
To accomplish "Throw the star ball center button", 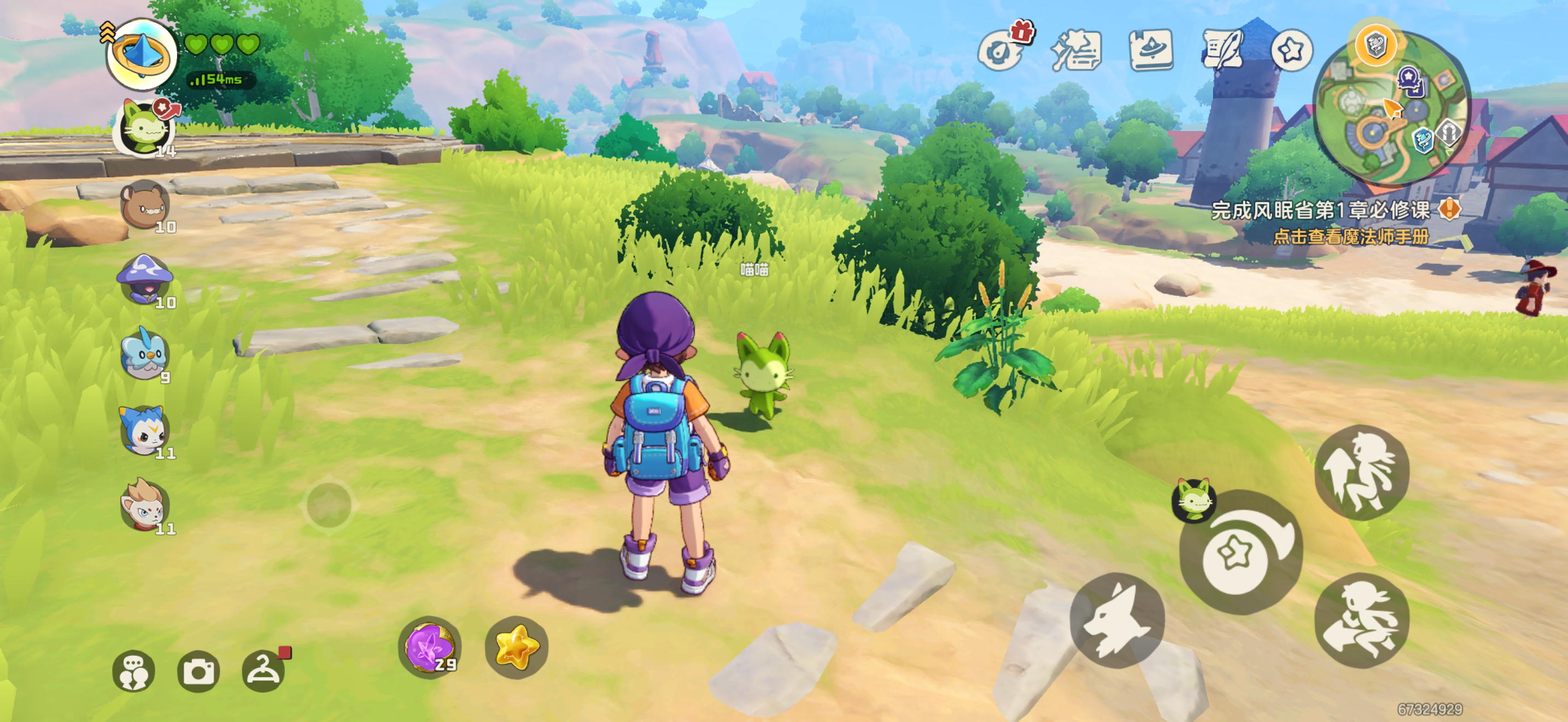I will click(1236, 554).
